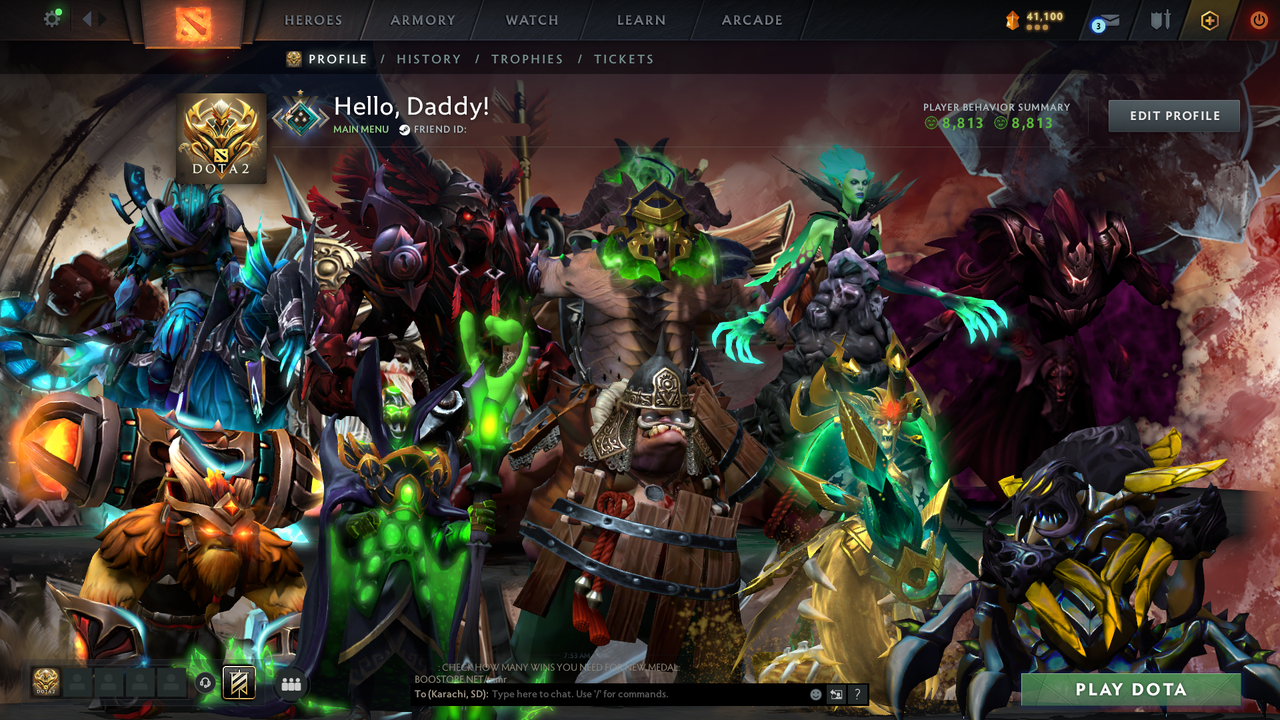Toggle voice chat with the headphone icon
Image resolution: width=1280 pixels, height=720 pixels.
[x=205, y=683]
